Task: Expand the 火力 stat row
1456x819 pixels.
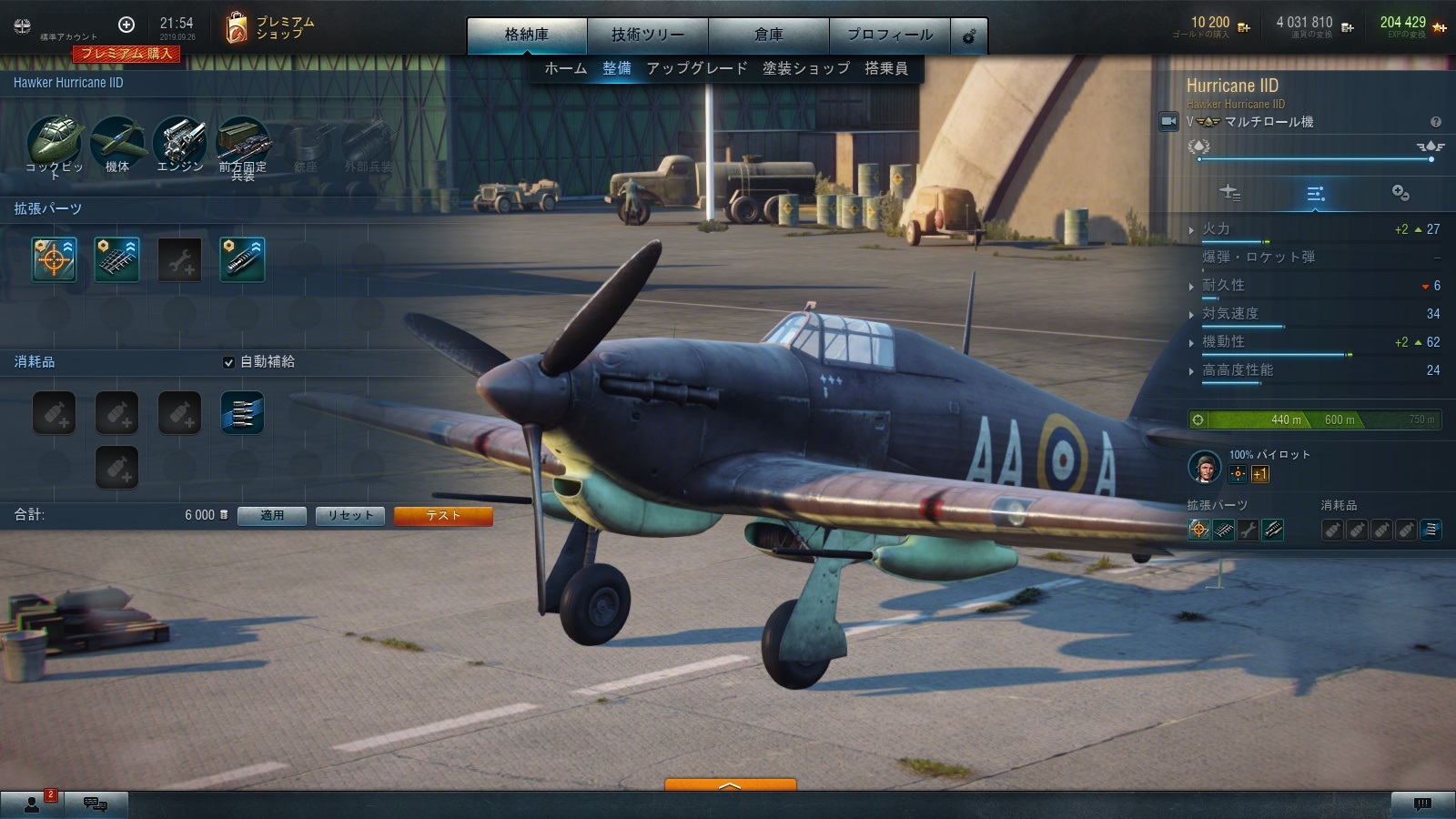Action: [1216, 229]
